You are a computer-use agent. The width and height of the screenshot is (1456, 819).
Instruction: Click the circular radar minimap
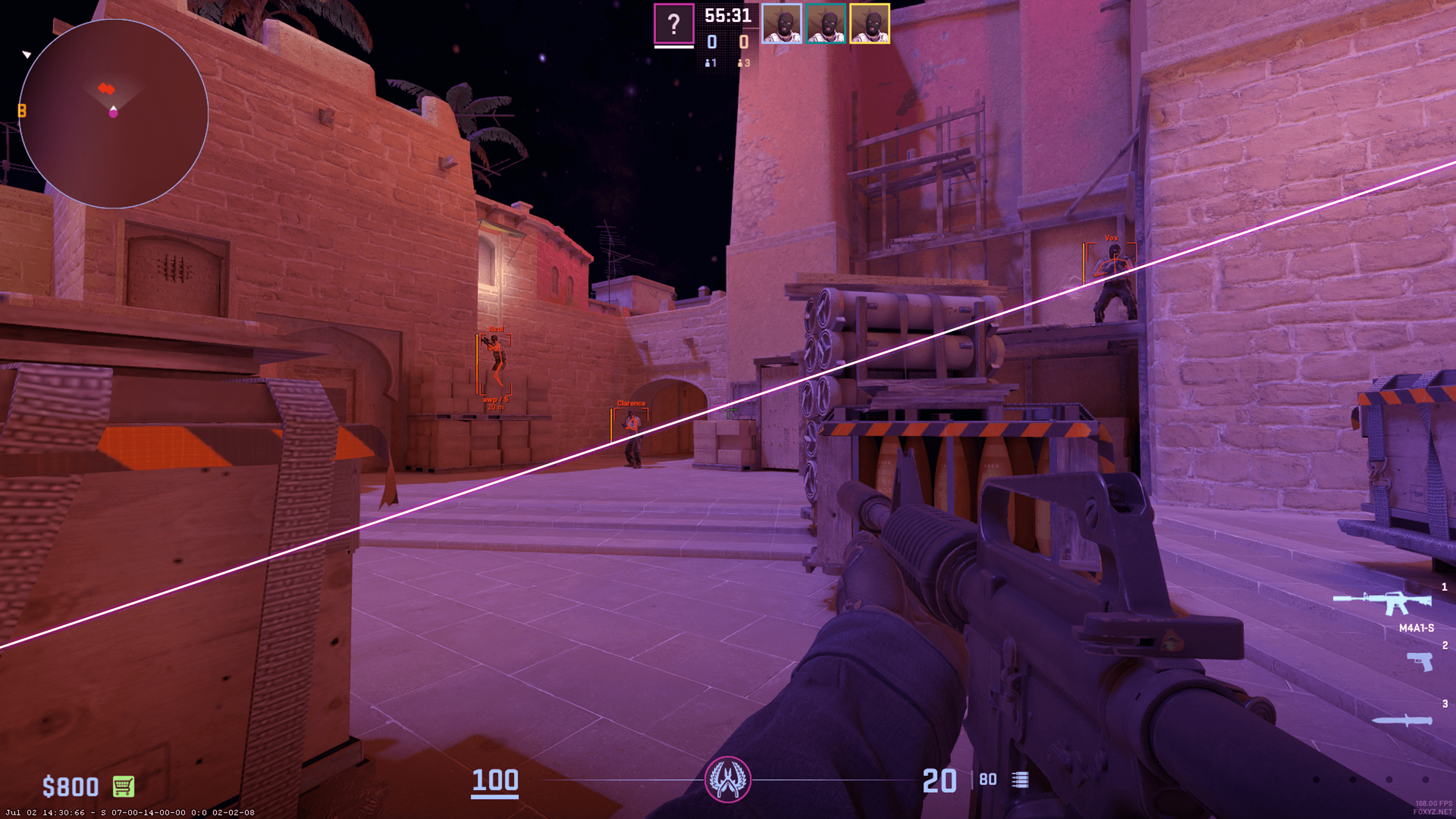point(114,114)
